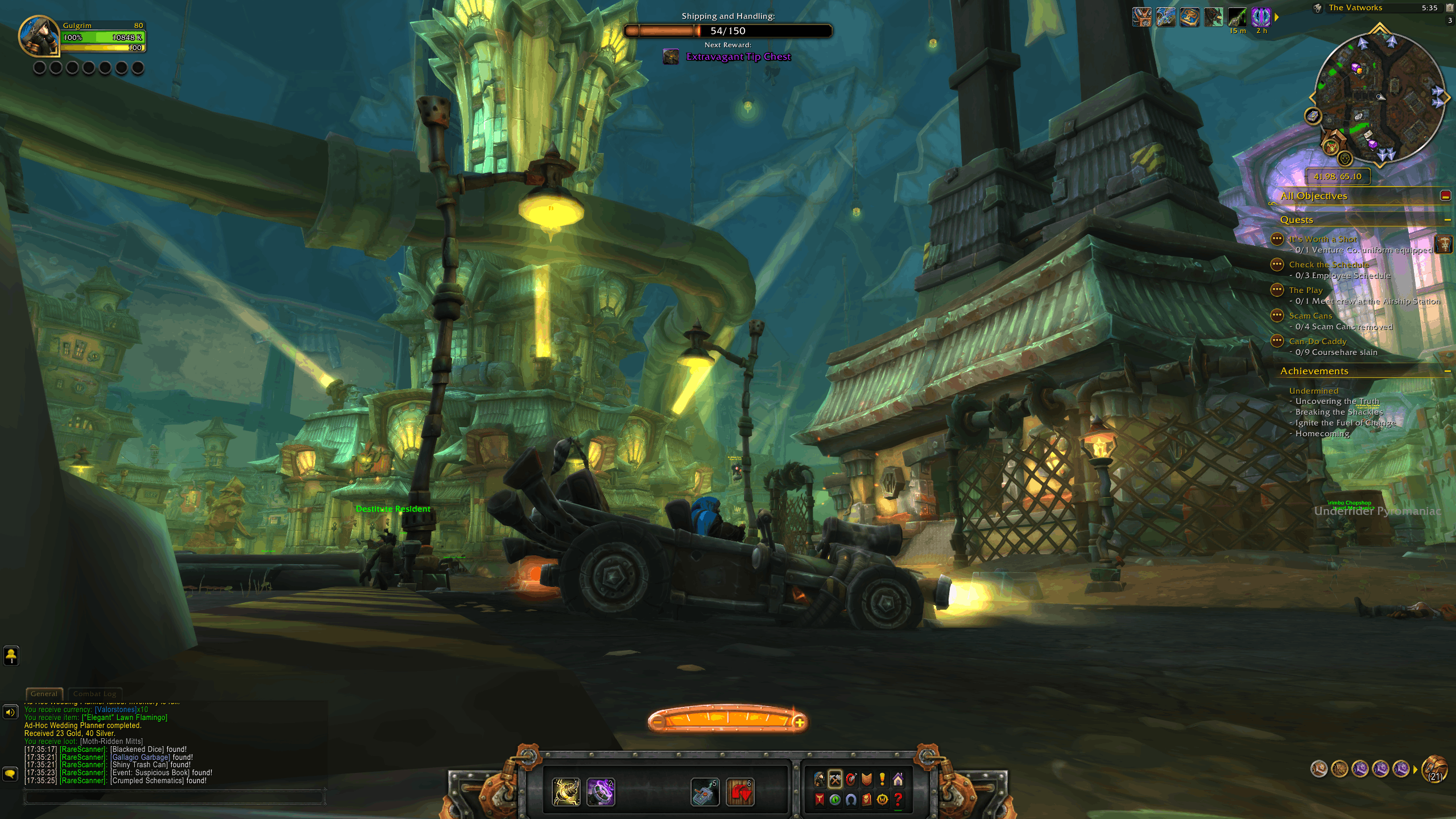Image resolution: width=1456 pixels, height=819 pixels.
Task: Open the main backpack with 21 free slots
Action: tap(1434, 769)
